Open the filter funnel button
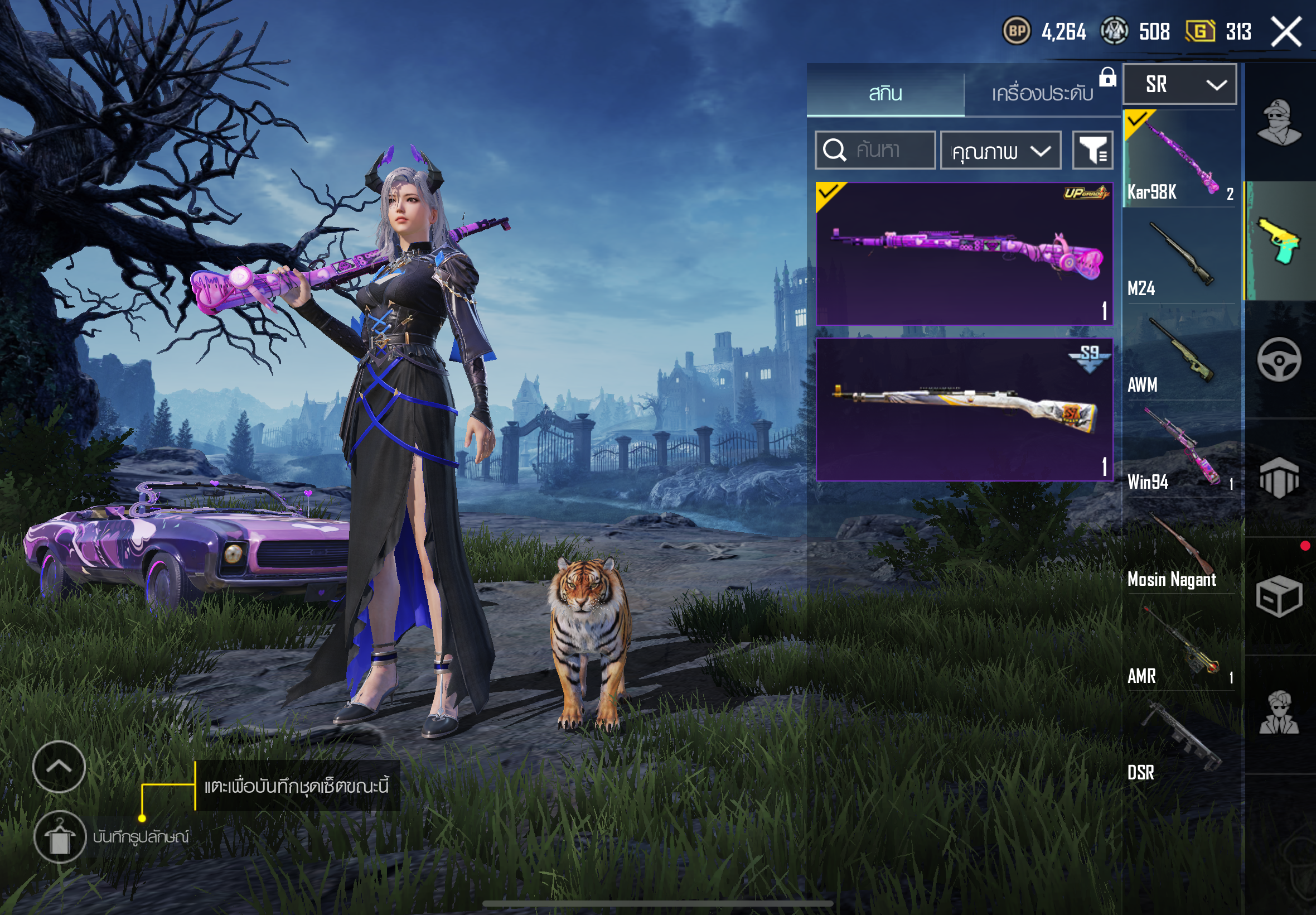 (x=1092, y=151)
